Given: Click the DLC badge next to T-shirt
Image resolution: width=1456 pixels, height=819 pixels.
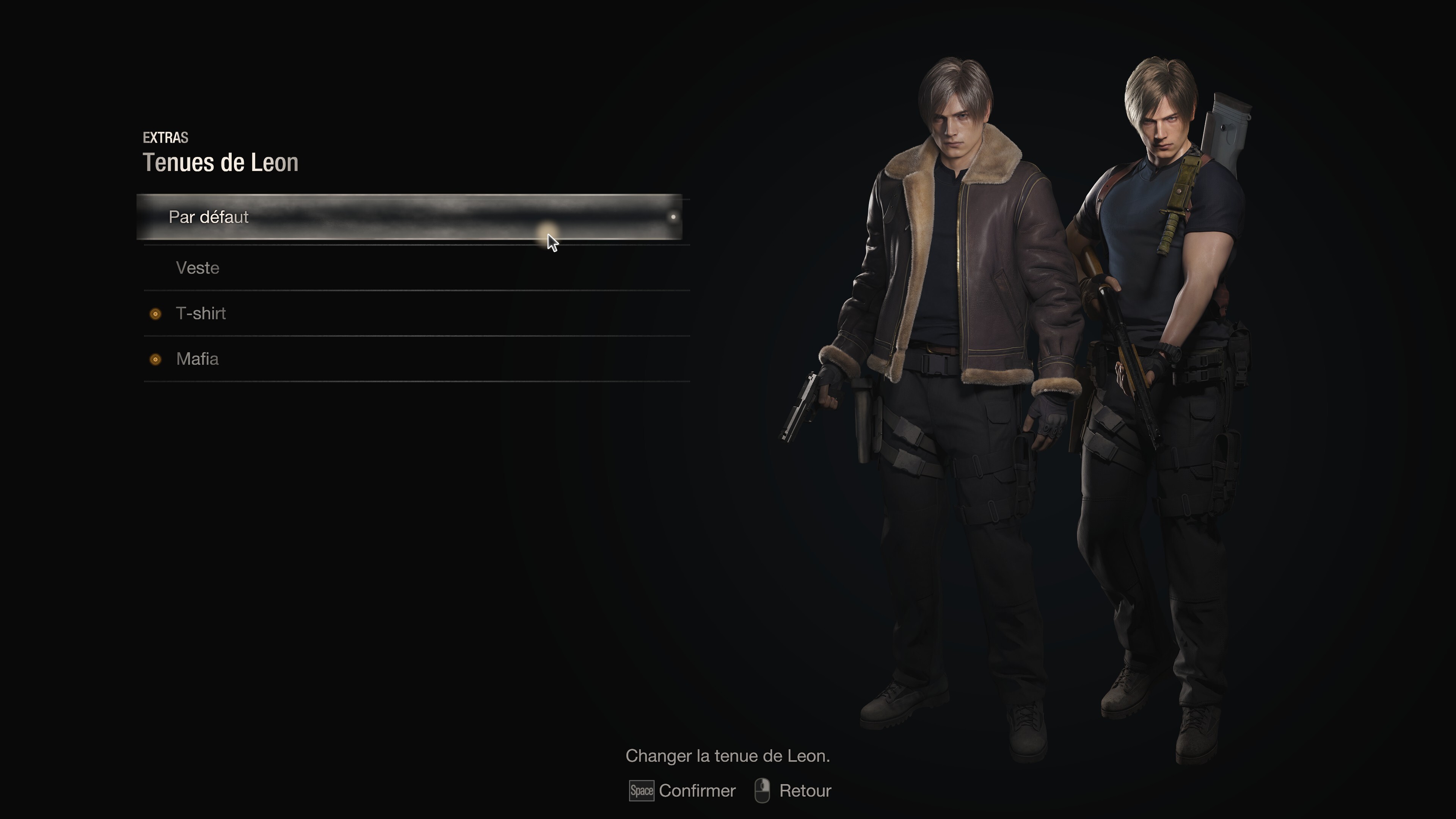Looking at the screenshot, I should [155, 314].
